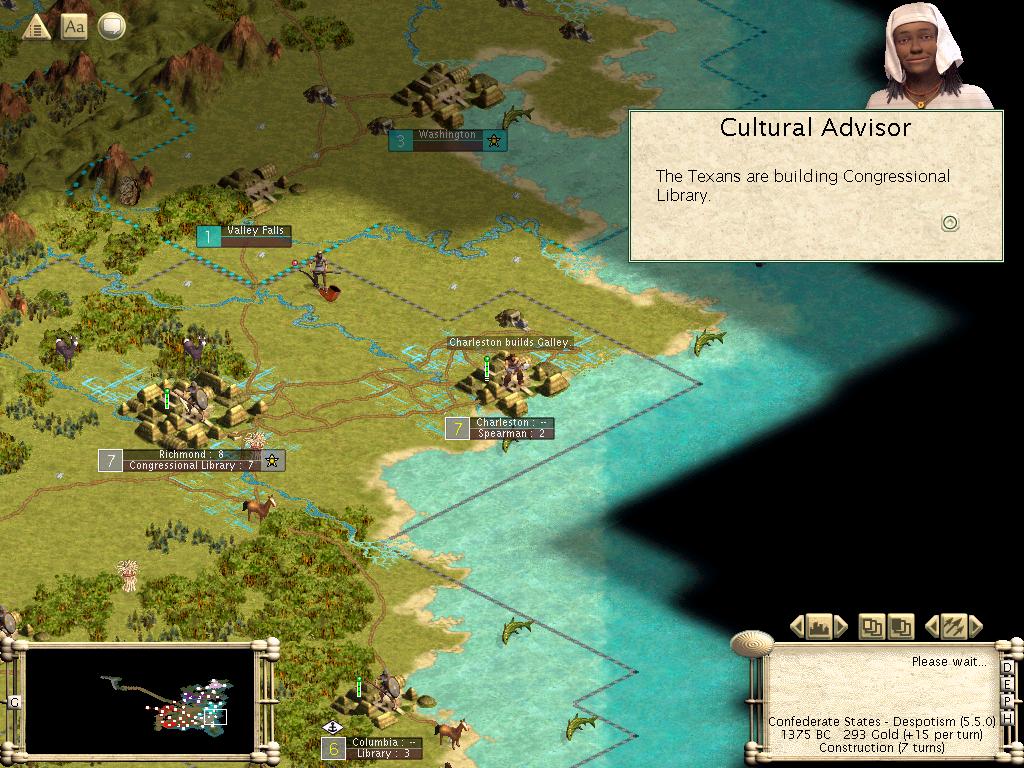Click the world minimap

pyautogui.click(x=140, y=700)
